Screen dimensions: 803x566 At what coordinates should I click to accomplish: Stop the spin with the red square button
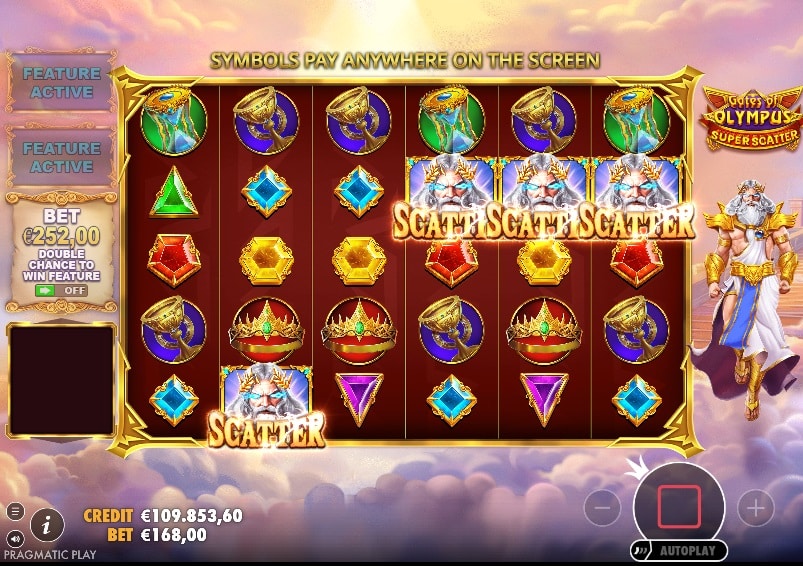679,507
